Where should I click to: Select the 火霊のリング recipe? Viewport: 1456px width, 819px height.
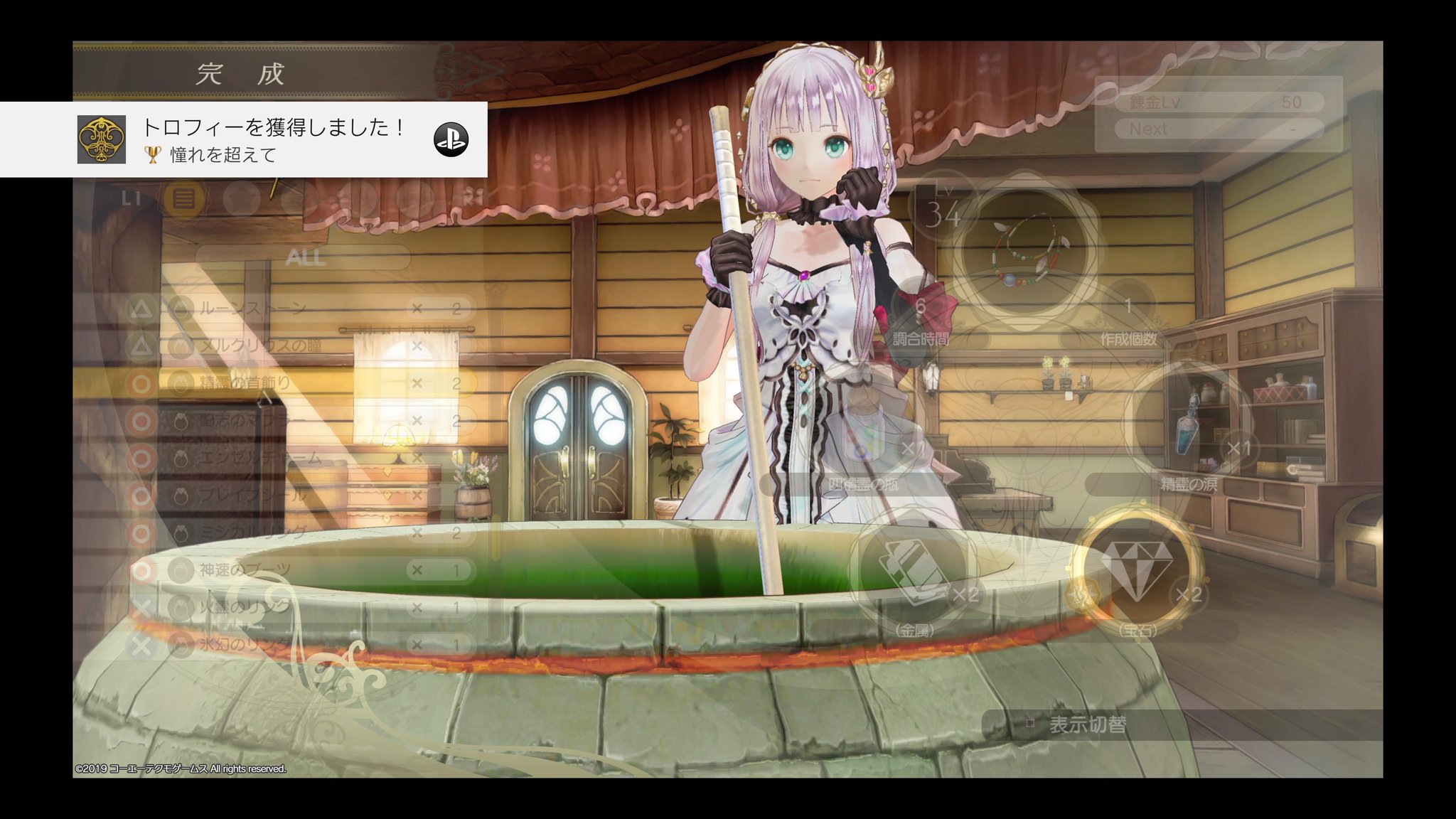pos(299,607)
